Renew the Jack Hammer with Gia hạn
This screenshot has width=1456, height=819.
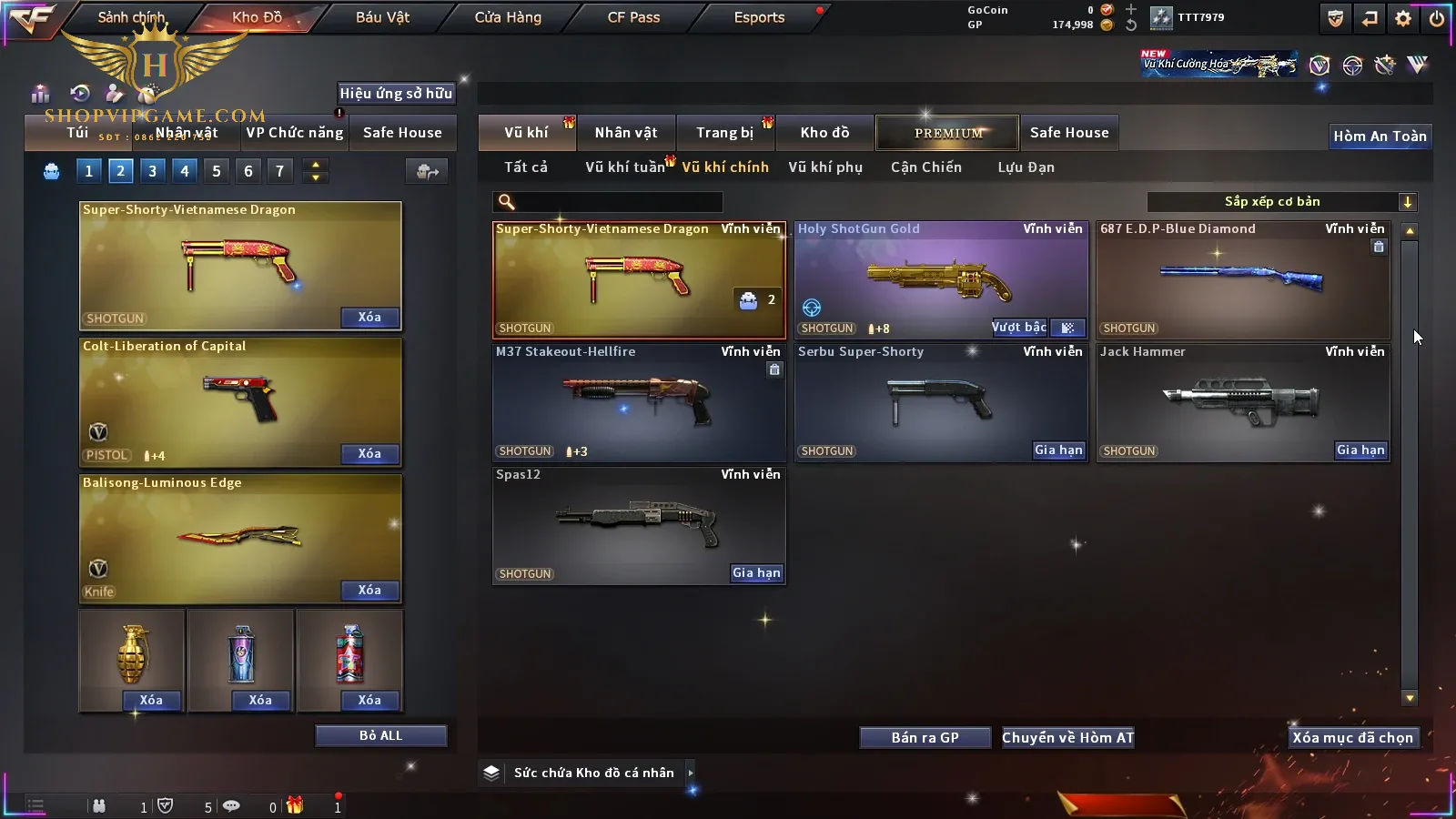(x=1360, y=450)
